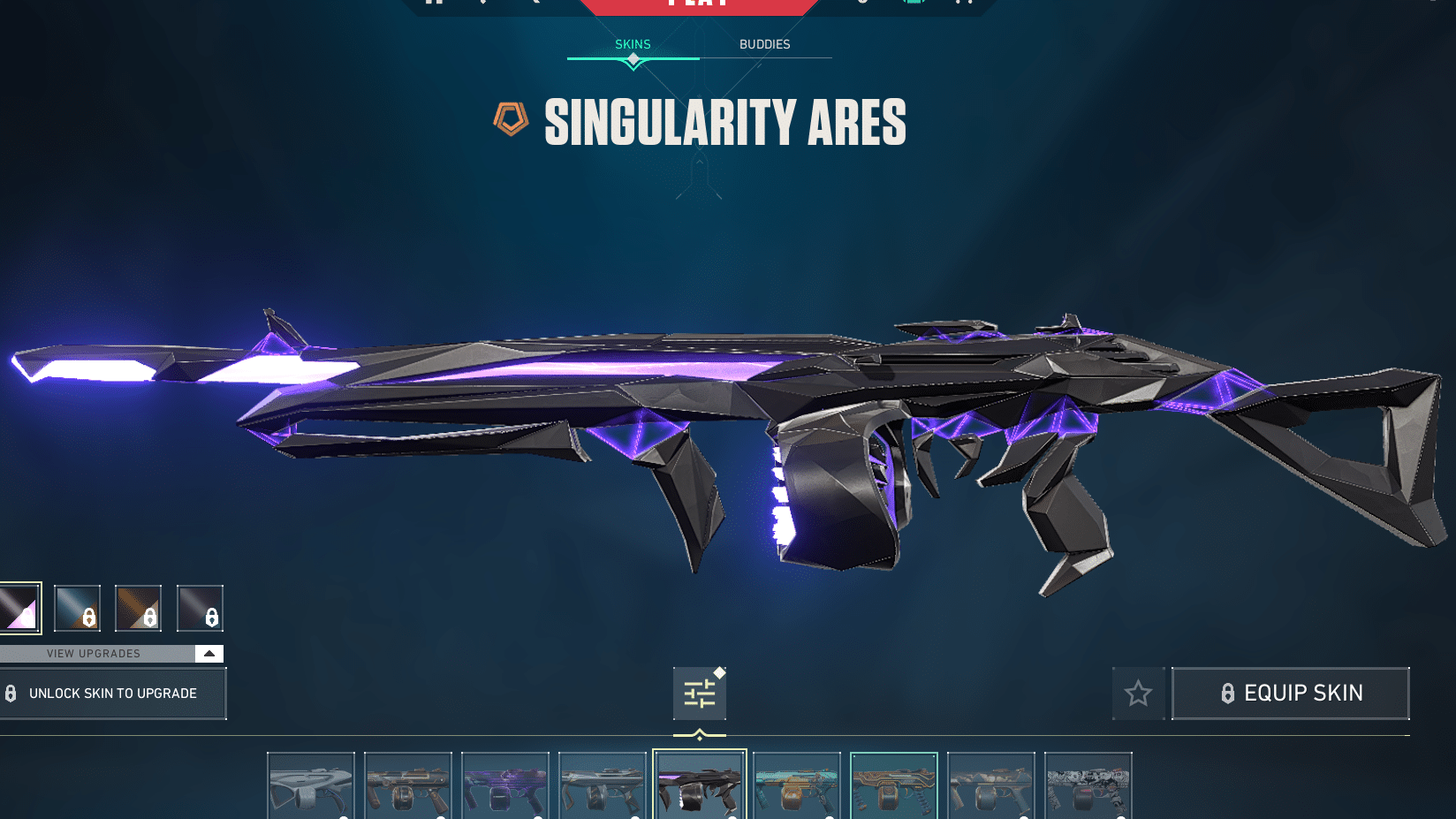This screenshot has height=819, width=1456.
Task: Collapse the View Upgrades panel with the arrow
Action: tap(209, 653)
